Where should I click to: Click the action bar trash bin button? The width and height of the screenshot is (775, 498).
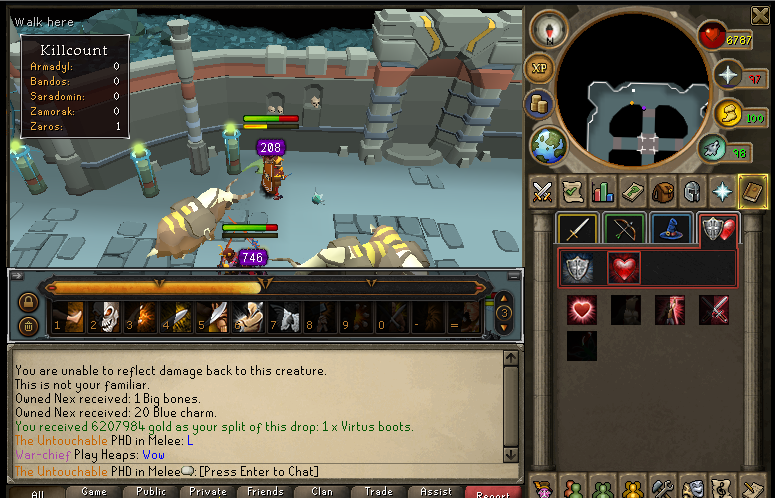click(29, 324)
